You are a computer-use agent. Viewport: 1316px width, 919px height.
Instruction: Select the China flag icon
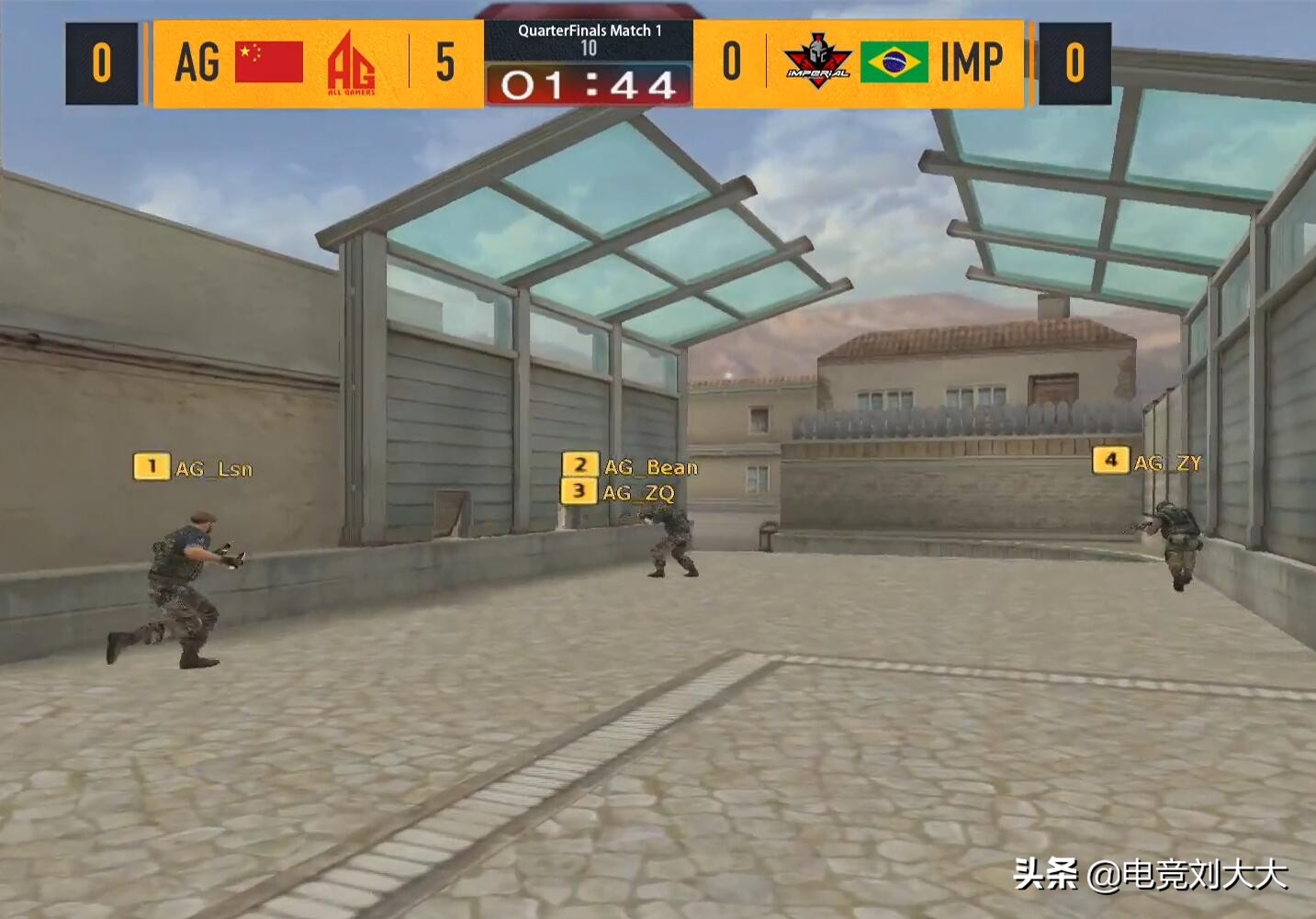pos(269,62)
